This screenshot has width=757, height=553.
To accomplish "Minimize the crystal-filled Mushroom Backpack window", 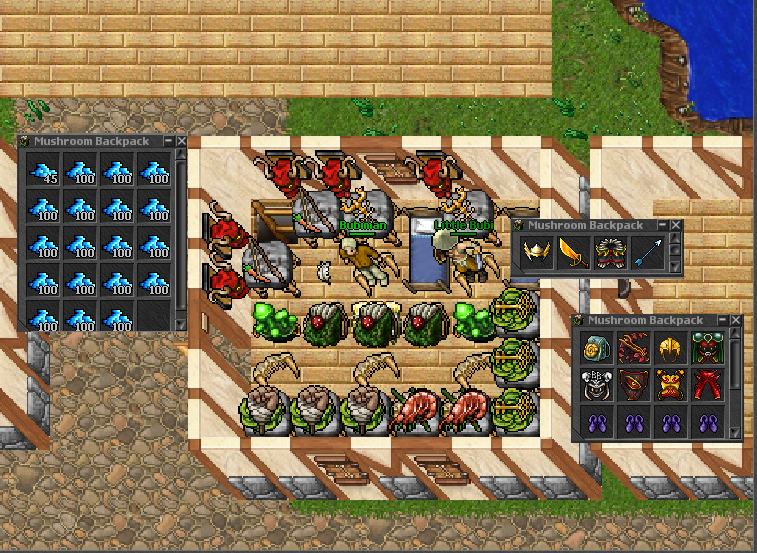I will [x=168, y=142].
